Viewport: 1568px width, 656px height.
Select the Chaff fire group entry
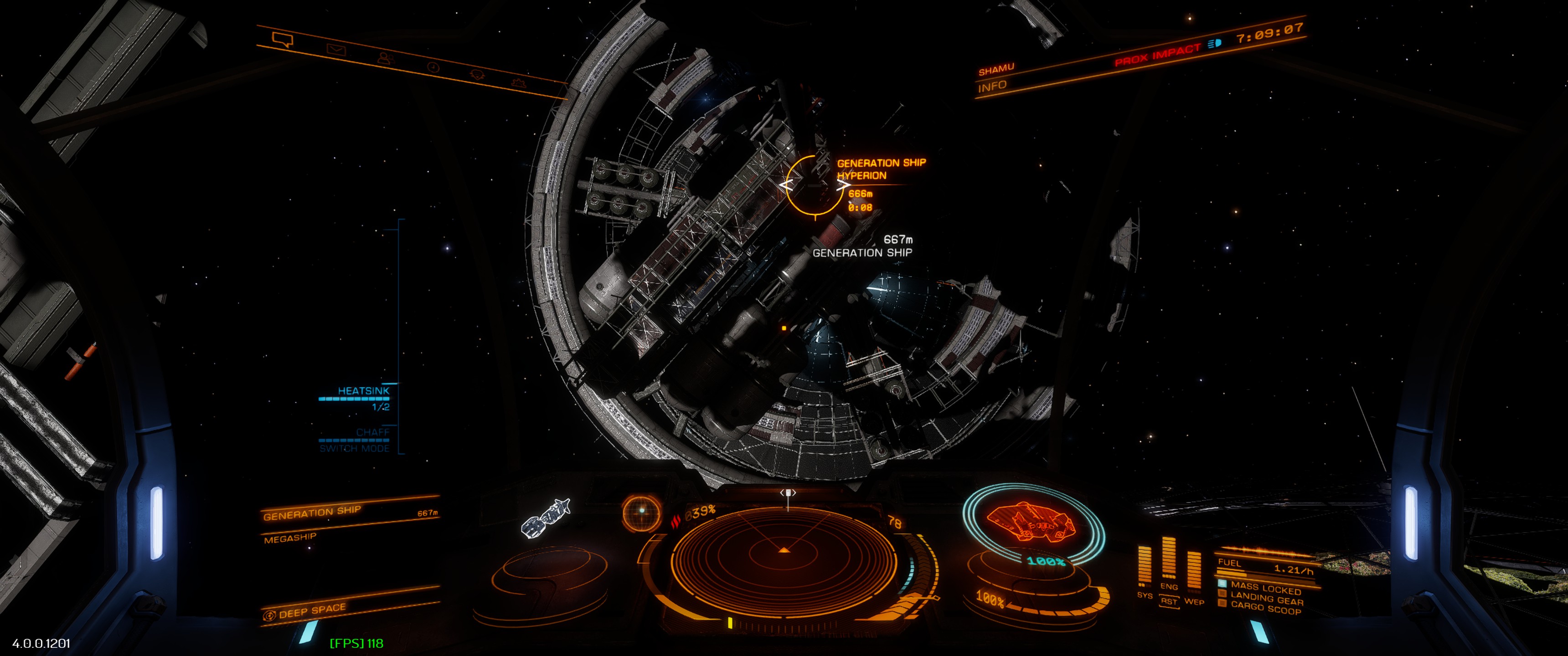pyautogui.click(x=372, y=432)
